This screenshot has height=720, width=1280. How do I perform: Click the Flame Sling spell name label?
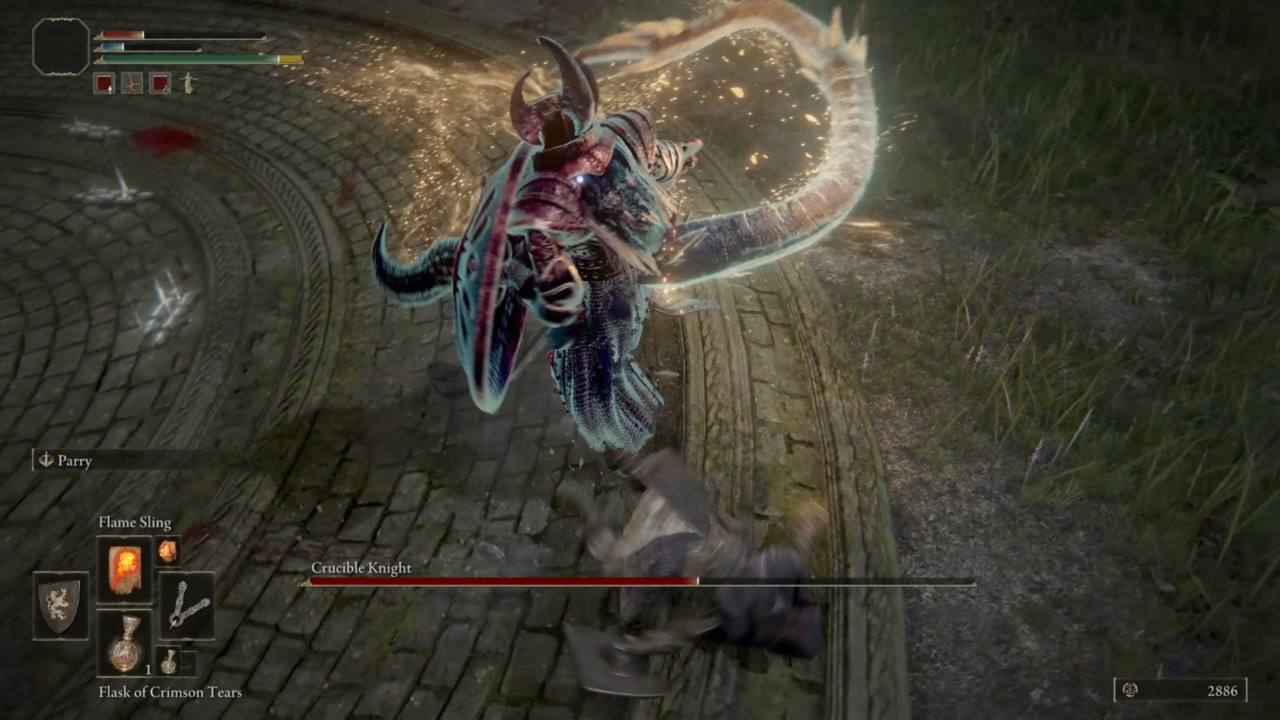click(133, 522)
